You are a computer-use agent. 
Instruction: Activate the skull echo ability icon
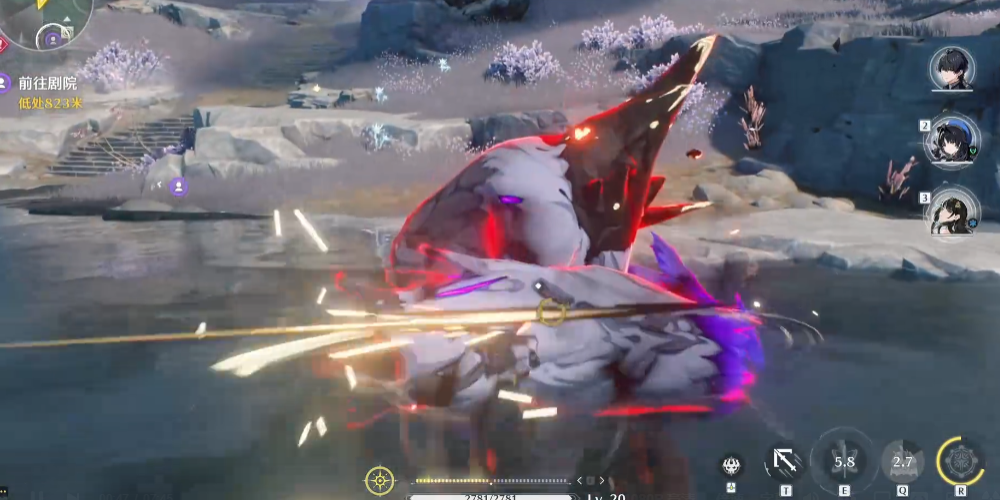tap(731, 465)
